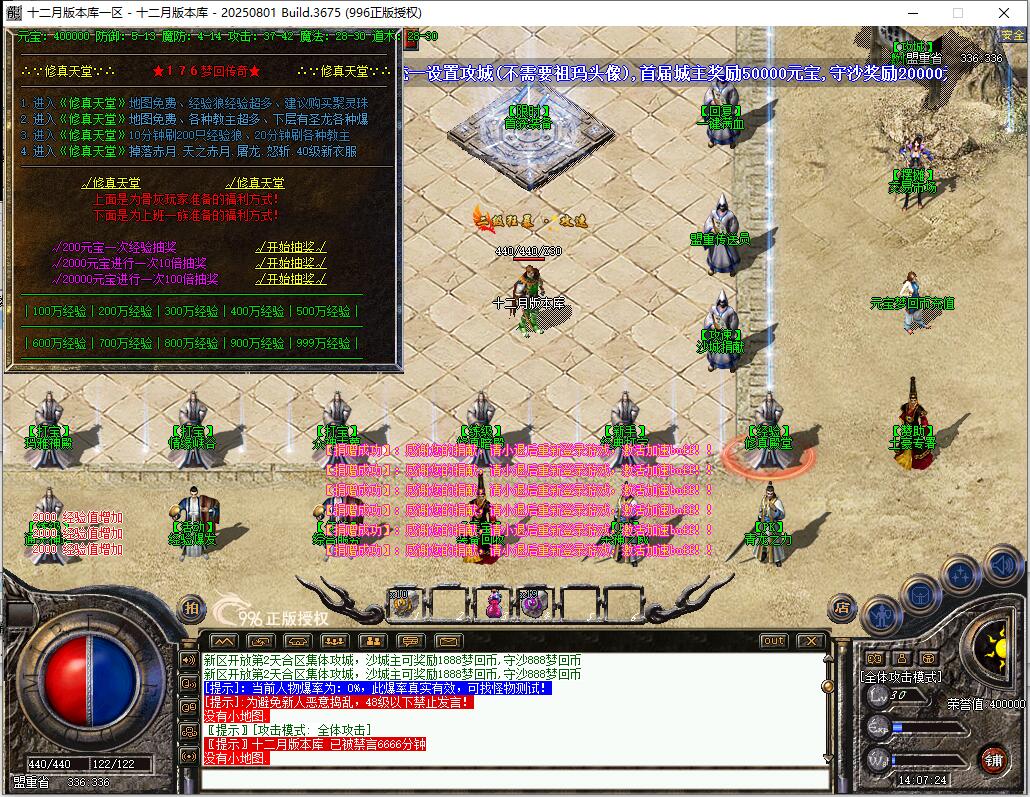Close the chat toolbar with X button
The width and height of the screenshot is (1030, 797).
coord(810,641)
